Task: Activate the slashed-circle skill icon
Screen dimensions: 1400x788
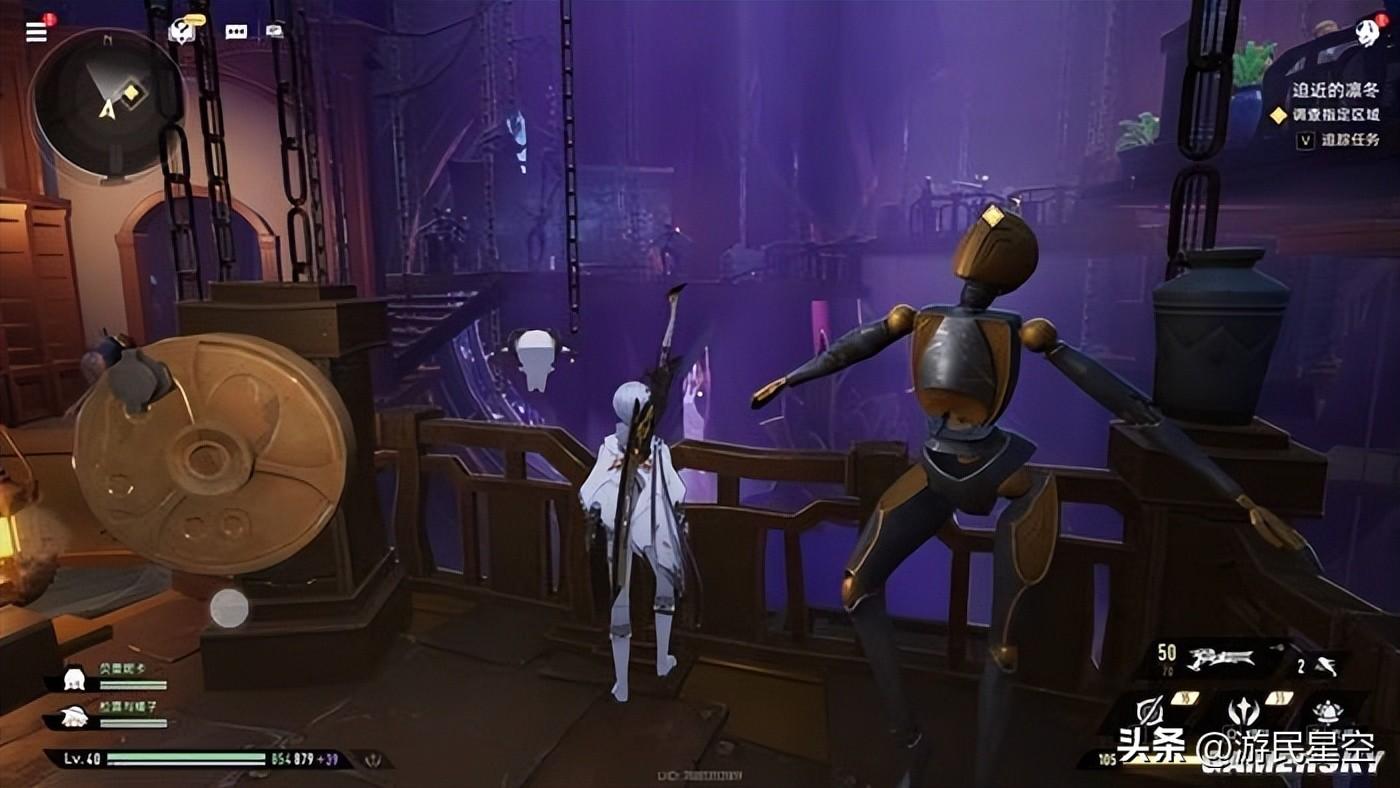Action: 1151,712
